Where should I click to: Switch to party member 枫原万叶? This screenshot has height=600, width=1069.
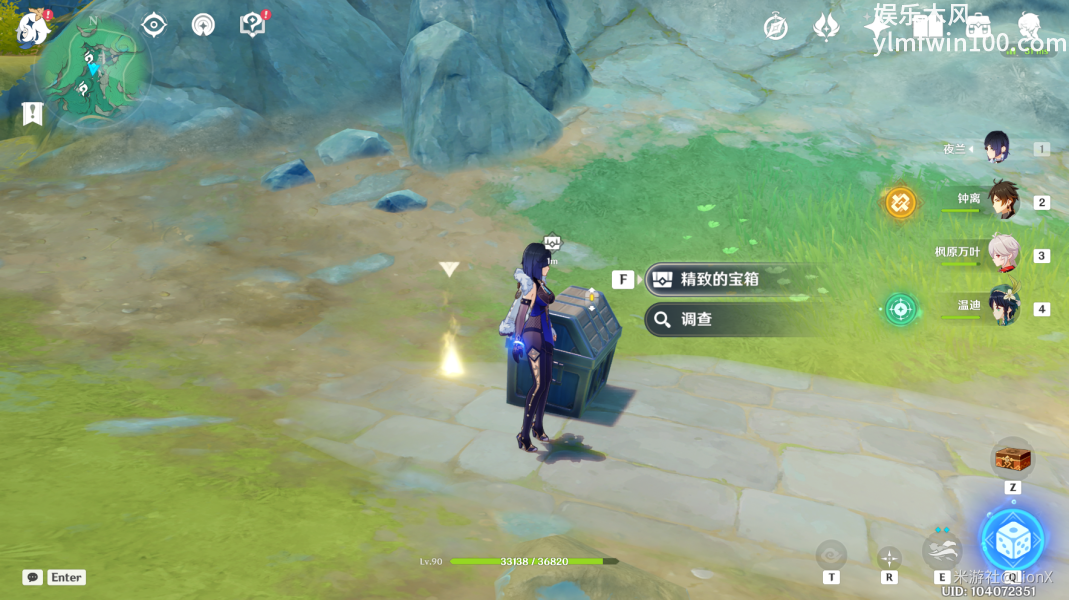[x=1002, y=253]
